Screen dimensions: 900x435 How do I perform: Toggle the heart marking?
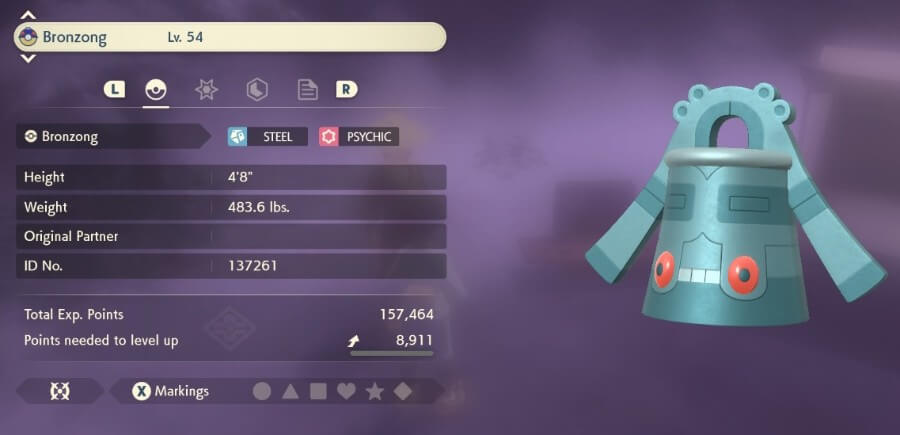(346, 391)
